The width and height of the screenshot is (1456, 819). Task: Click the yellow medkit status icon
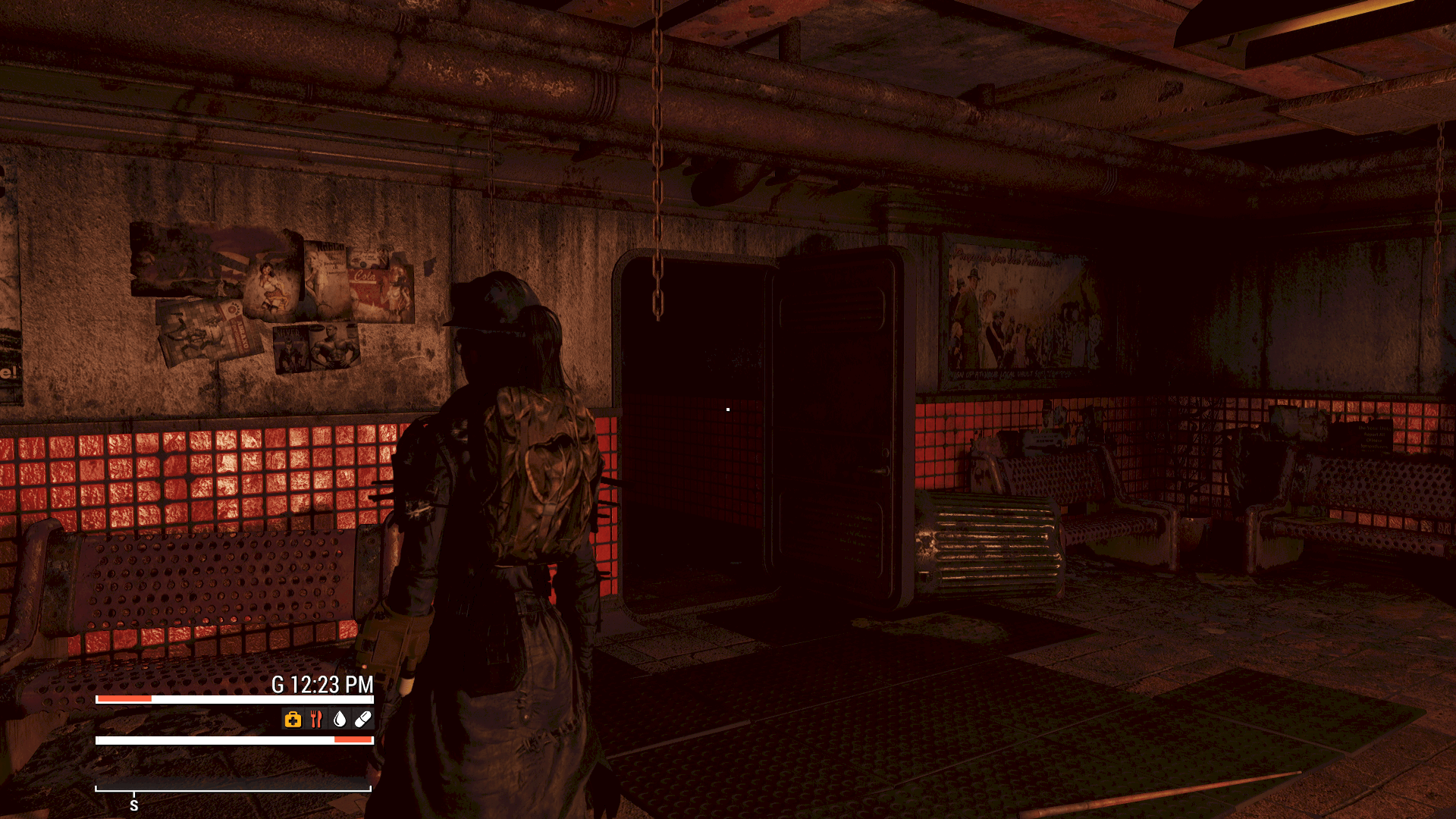(x=293, y=719)
